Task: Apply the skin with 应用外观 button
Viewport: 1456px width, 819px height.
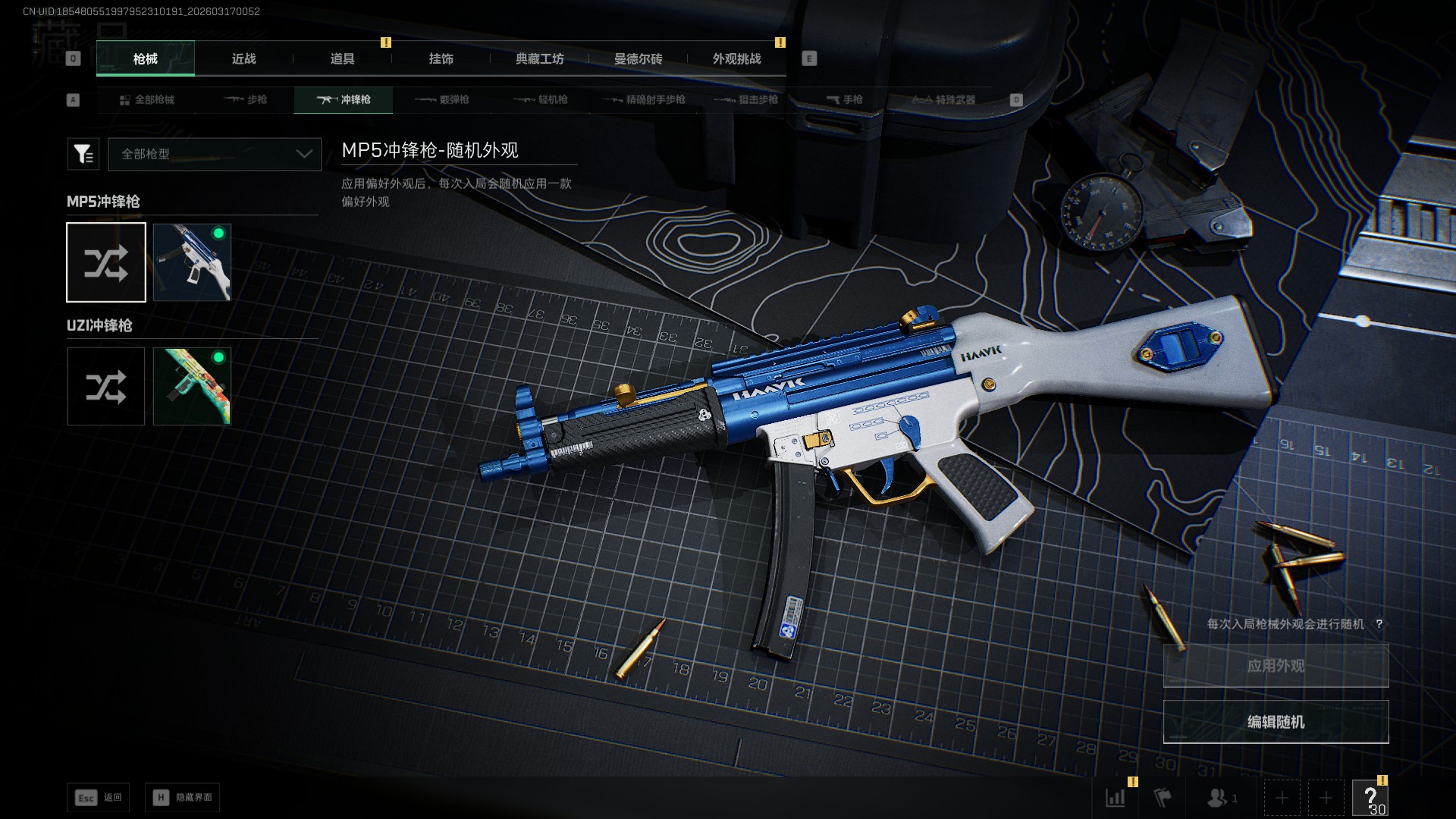Action: pos(1276,666)
